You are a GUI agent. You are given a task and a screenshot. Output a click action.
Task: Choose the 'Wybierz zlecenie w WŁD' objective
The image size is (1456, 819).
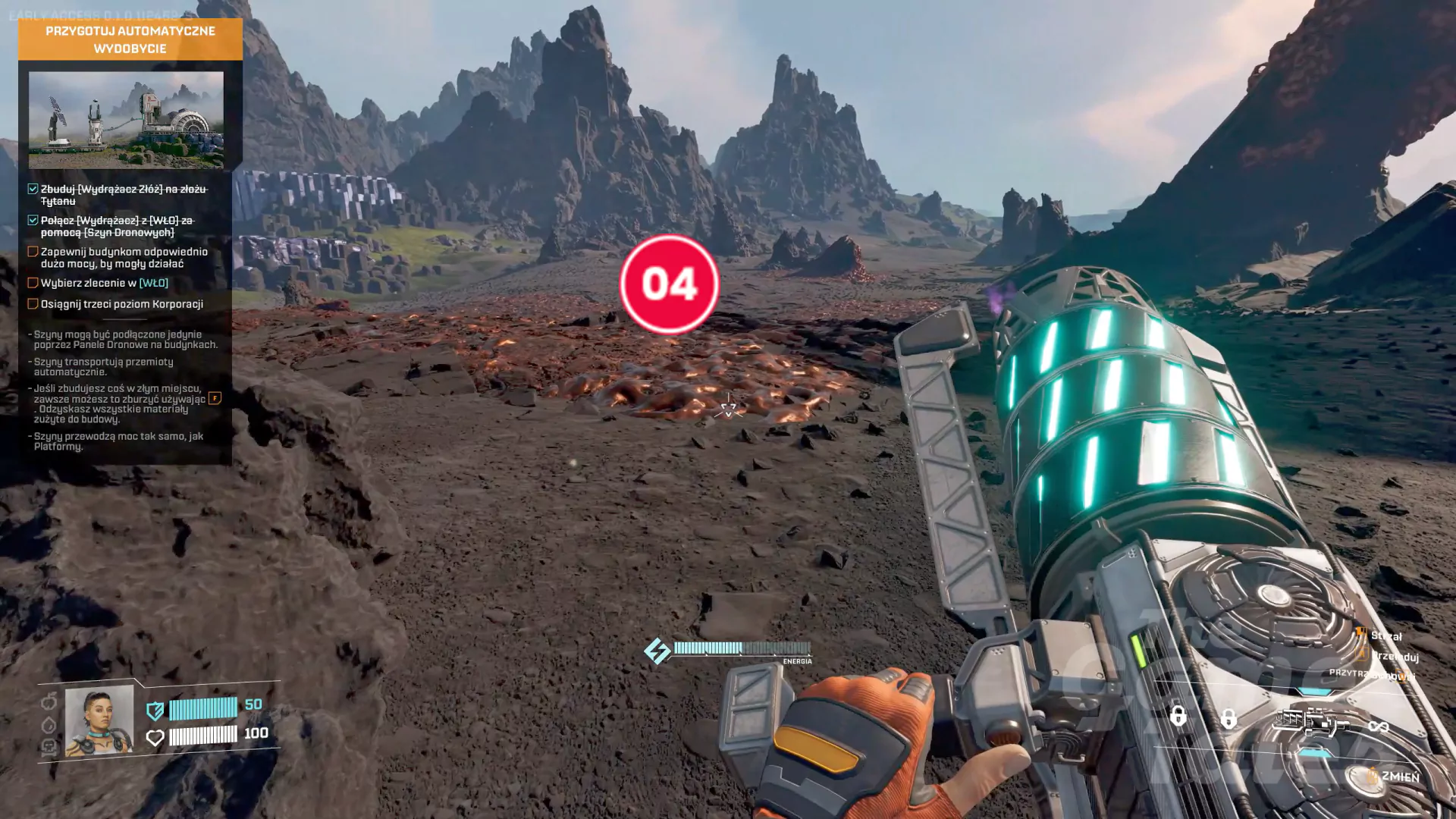point(104,283)
